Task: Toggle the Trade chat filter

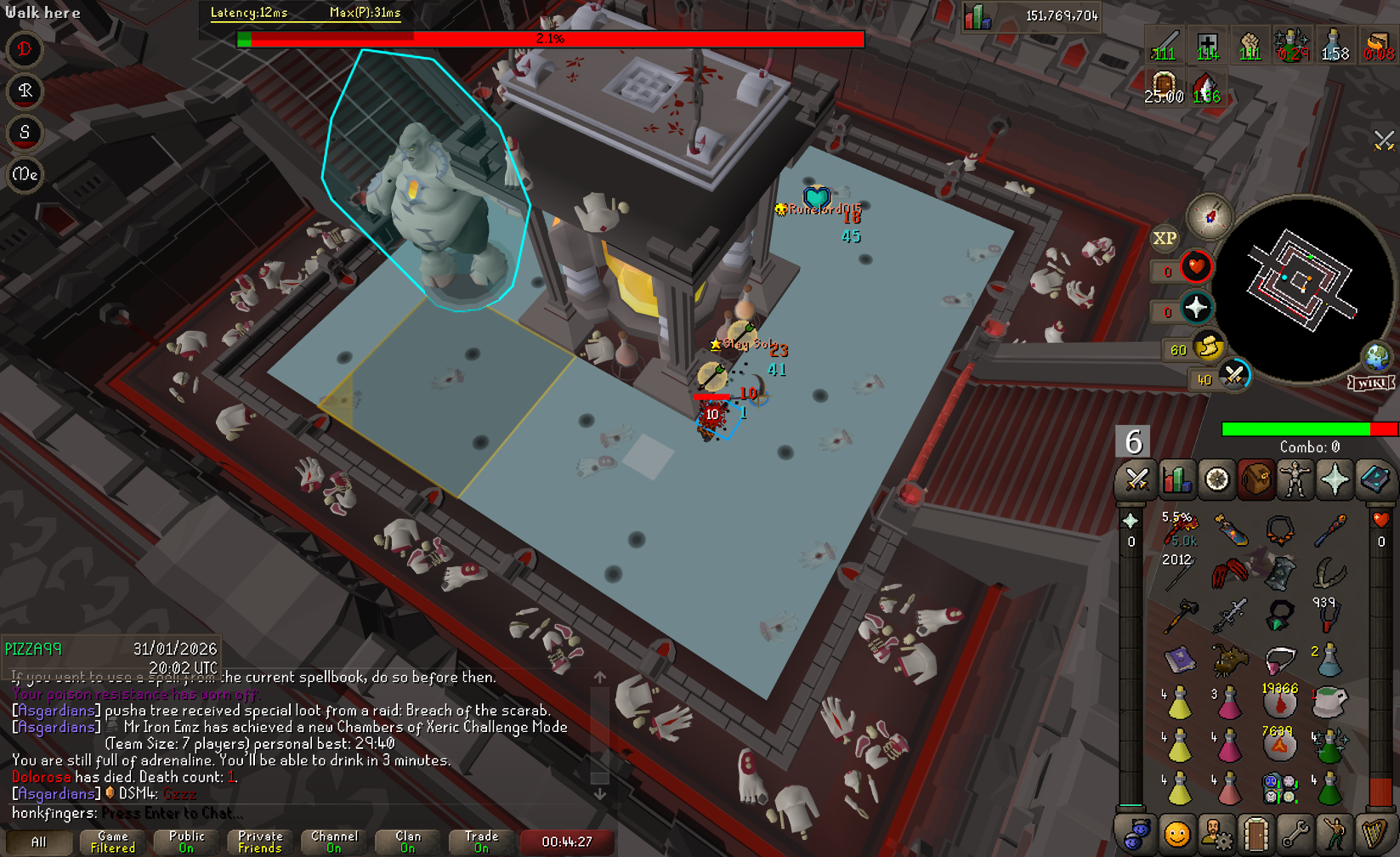Action: coord(481,842)
